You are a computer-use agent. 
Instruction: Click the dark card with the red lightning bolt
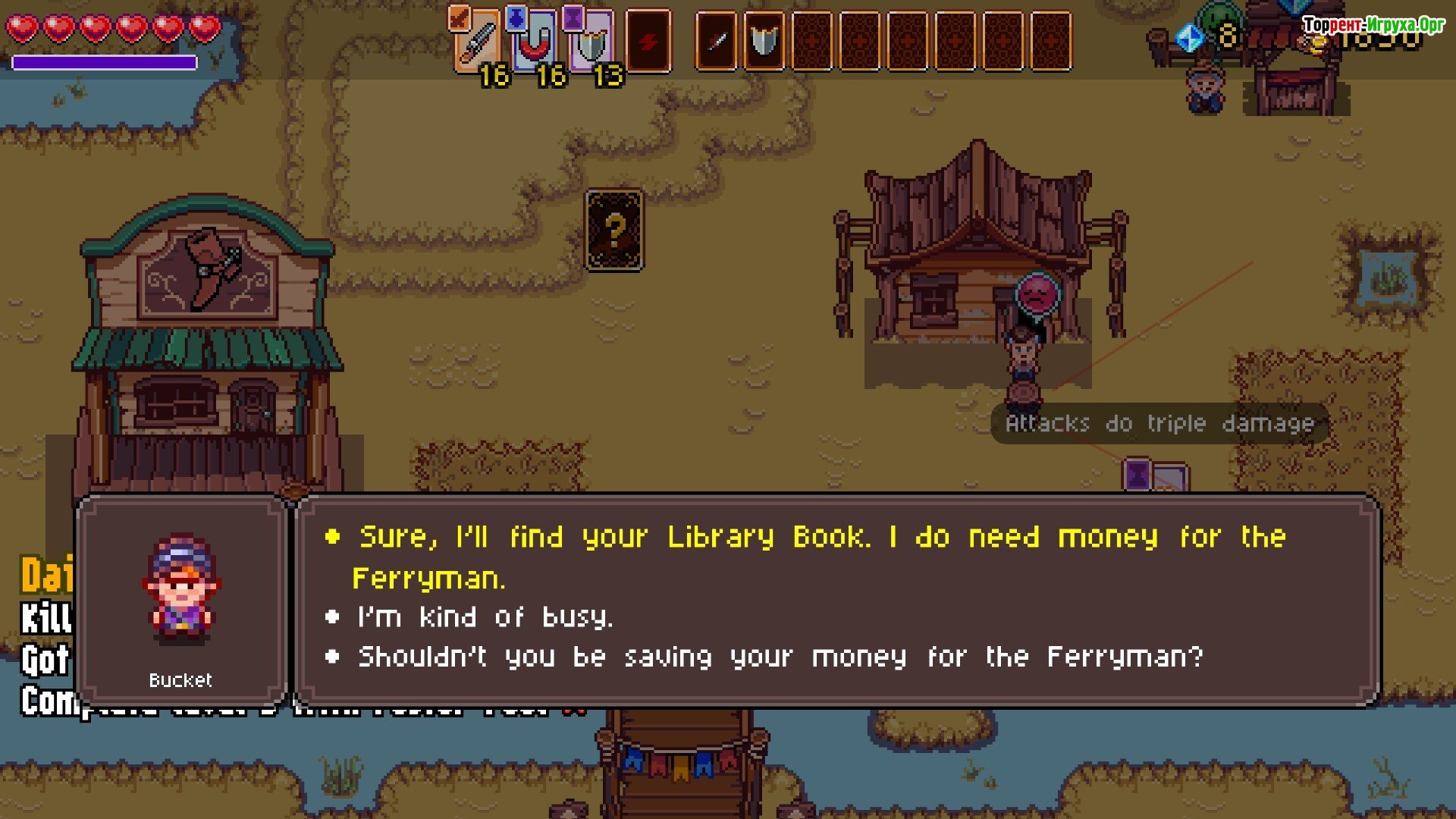(648, 42)
